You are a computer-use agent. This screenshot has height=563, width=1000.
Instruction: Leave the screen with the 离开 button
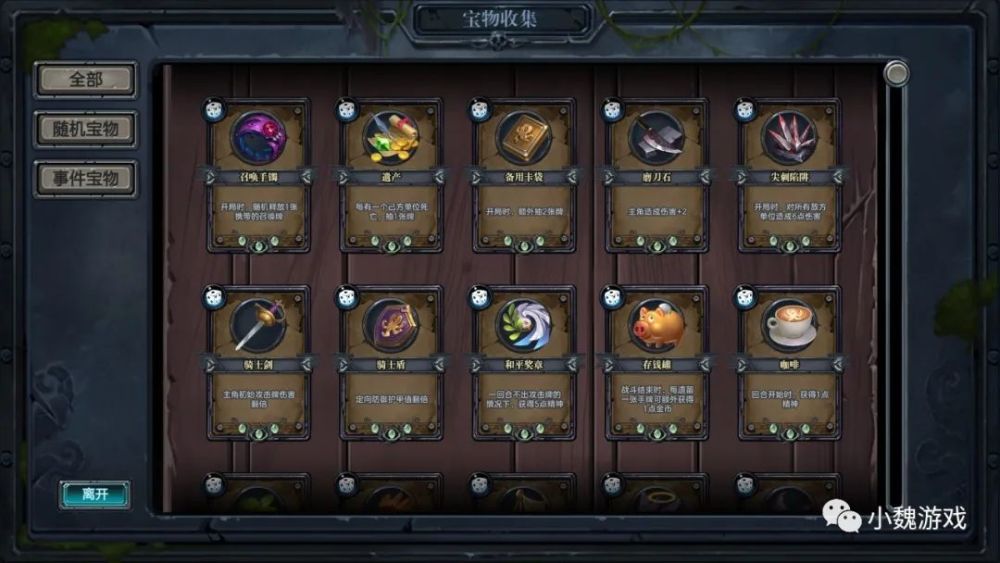coord(94,494)
